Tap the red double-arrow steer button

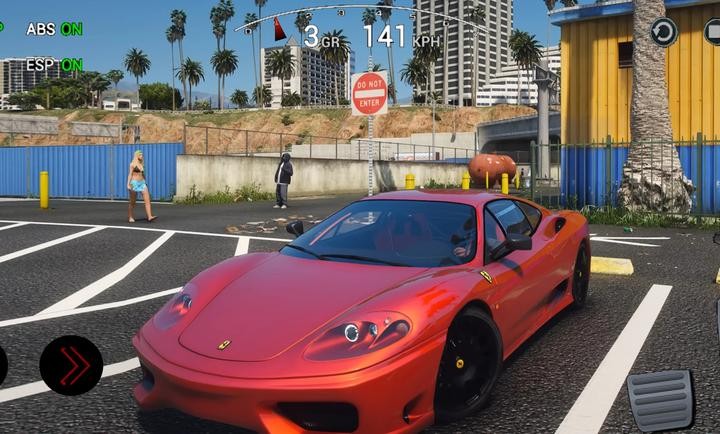tap(71, 365)
